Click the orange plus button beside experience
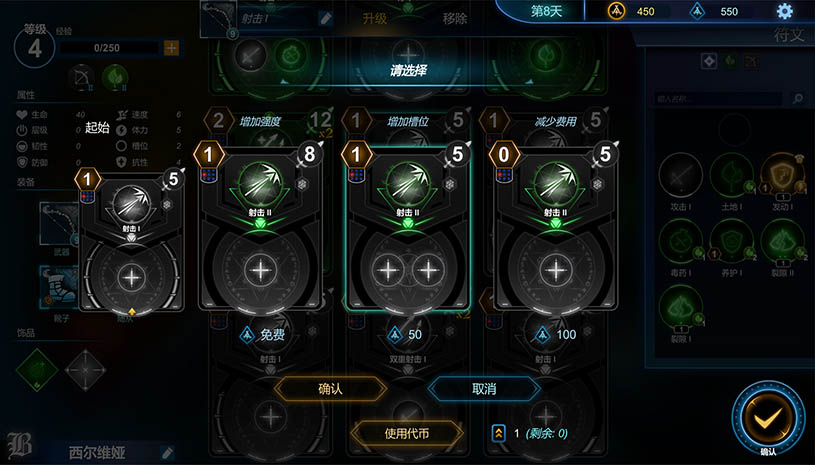 (x=171, y=47)
